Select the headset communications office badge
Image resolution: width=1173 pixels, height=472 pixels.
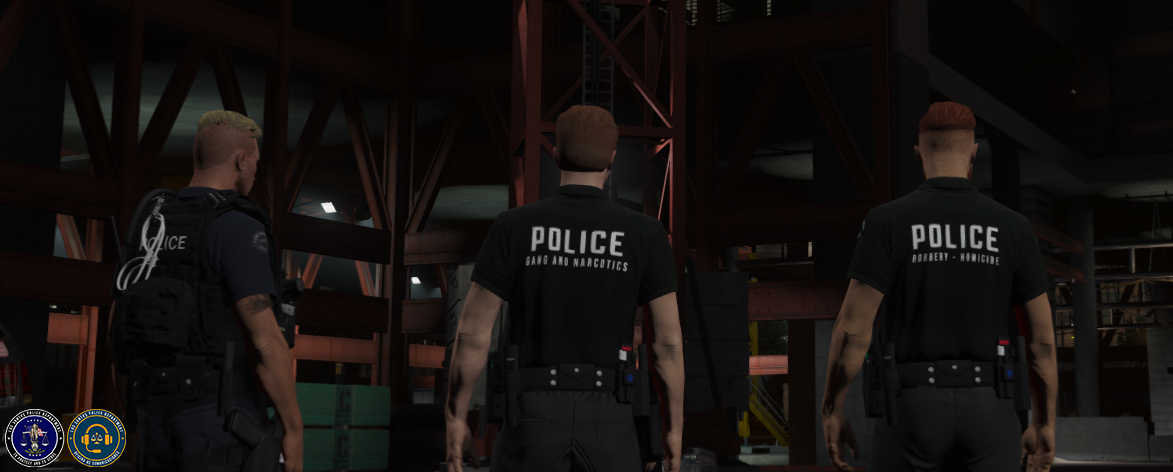[96, 437]
